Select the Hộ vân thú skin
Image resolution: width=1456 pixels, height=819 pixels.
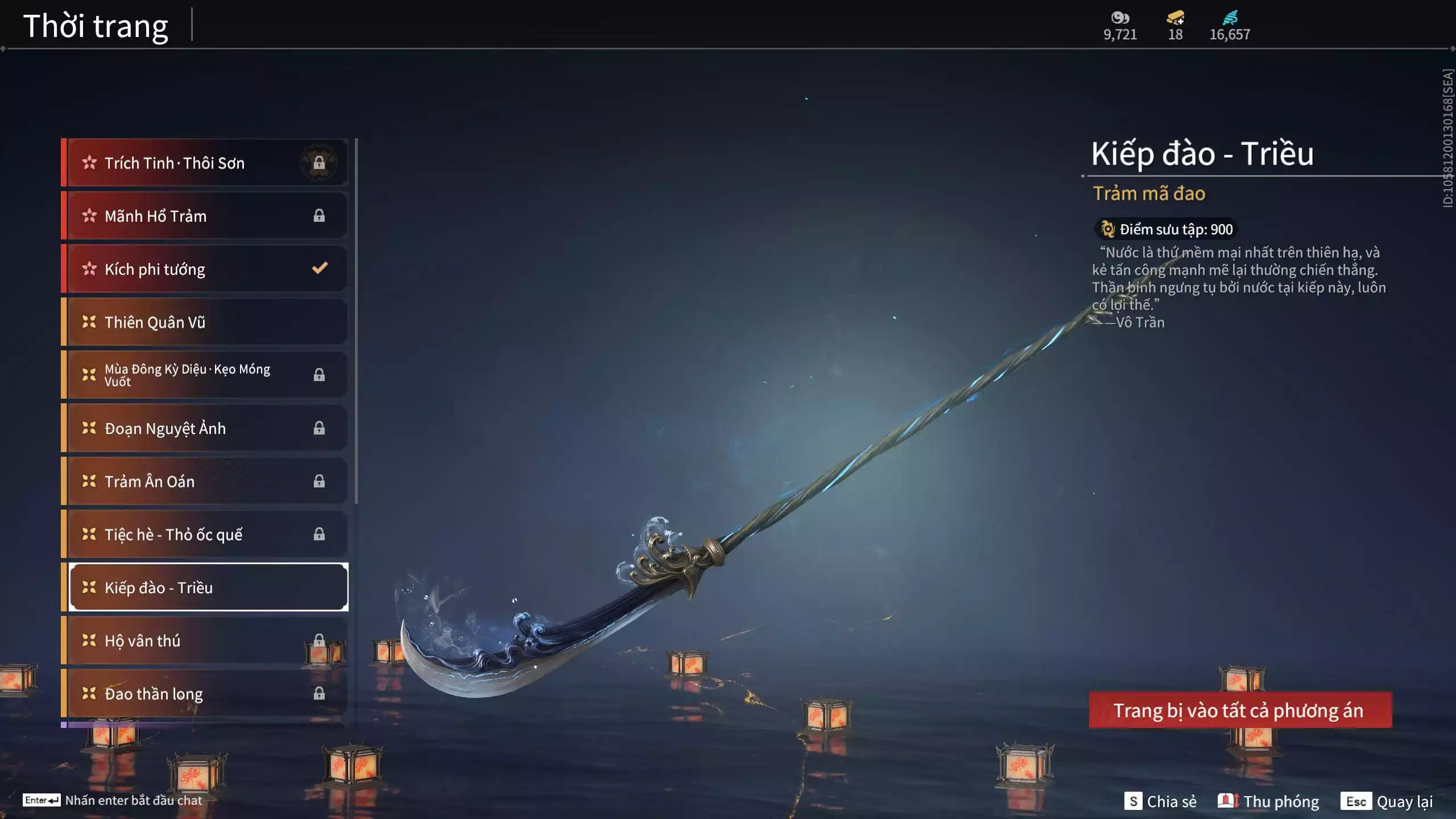coord(205,641)
